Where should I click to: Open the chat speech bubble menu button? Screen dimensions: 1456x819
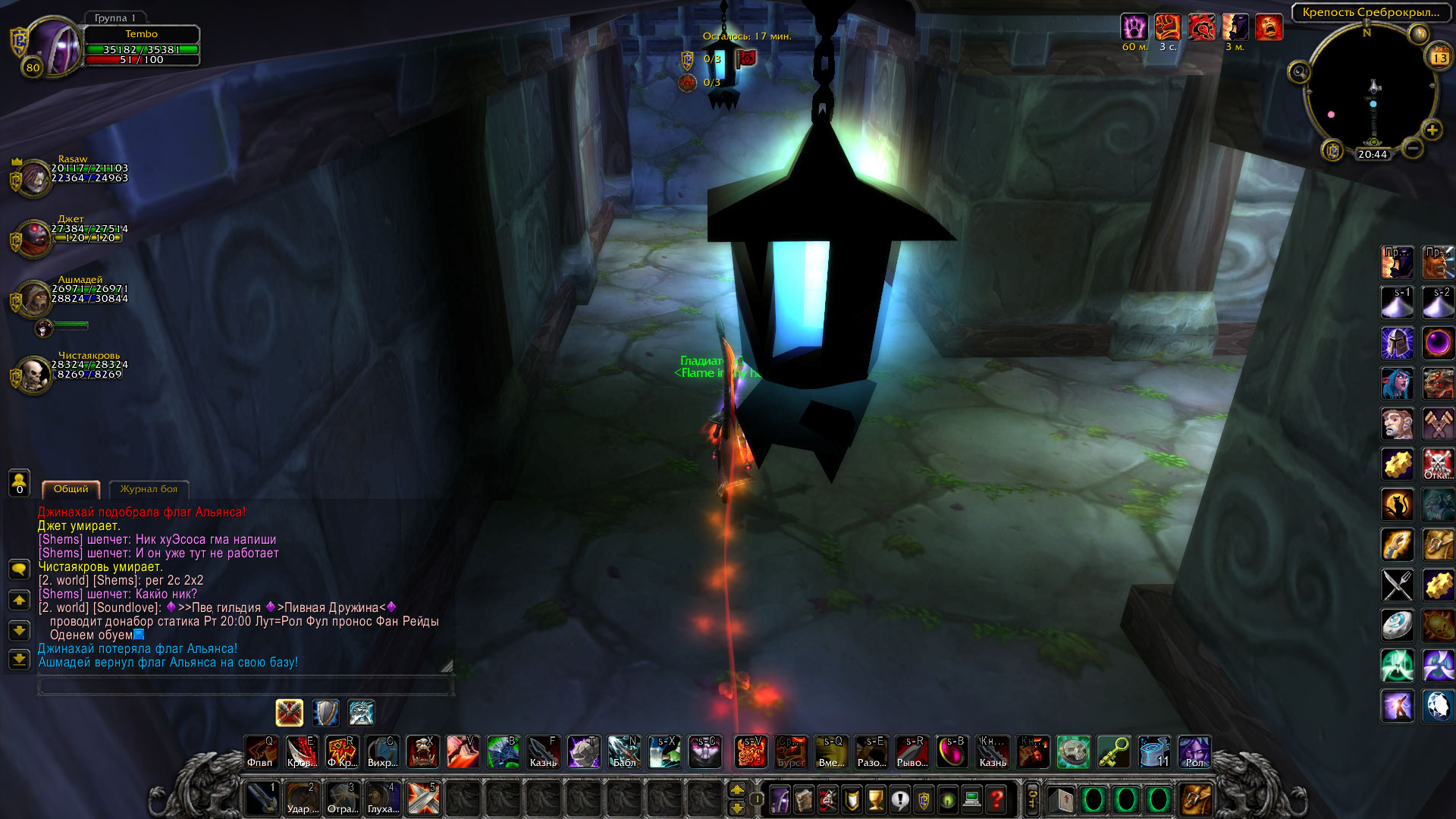coord(19,569)
